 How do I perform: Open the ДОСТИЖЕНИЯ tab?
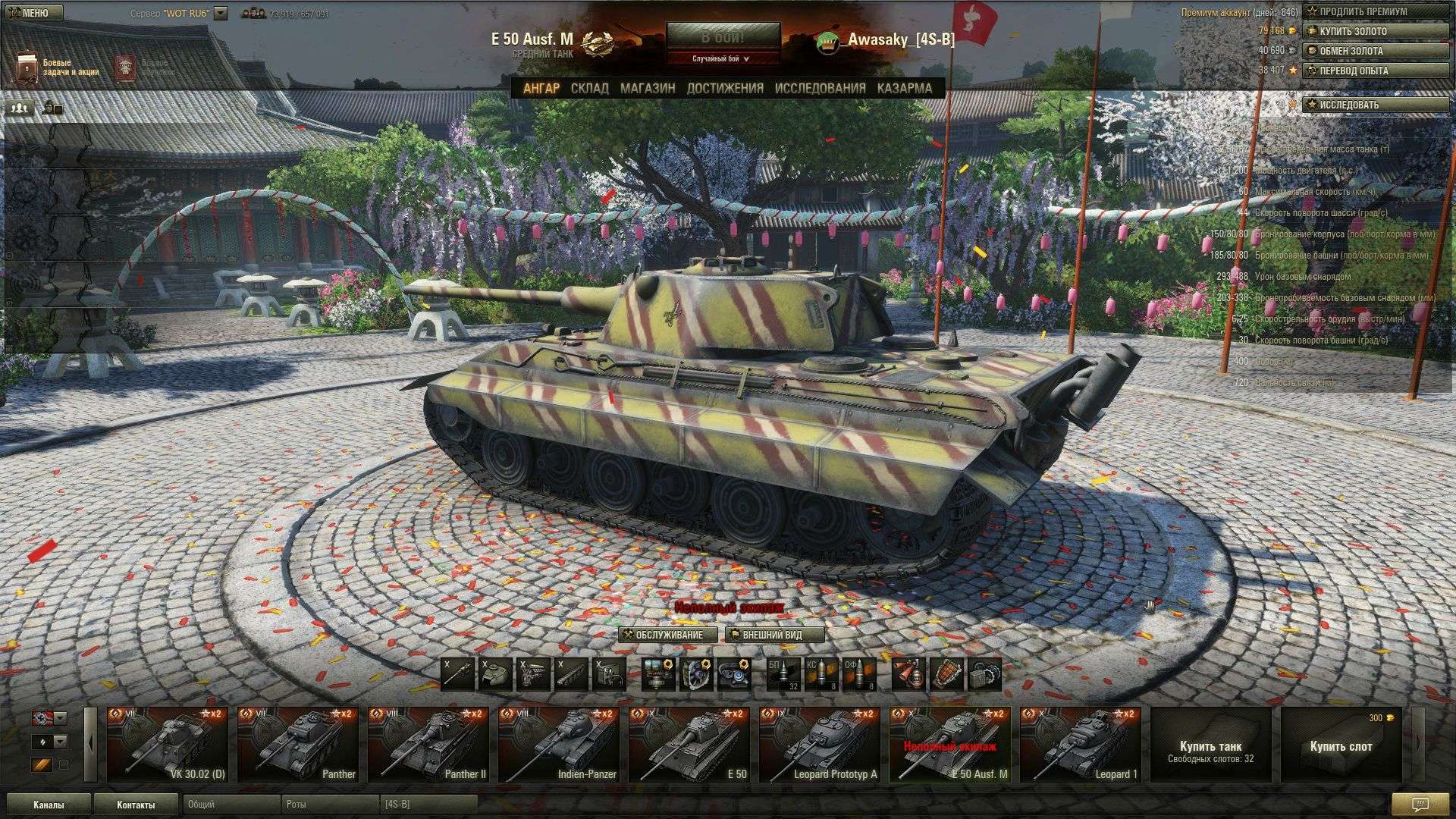[x=725, y=88]
